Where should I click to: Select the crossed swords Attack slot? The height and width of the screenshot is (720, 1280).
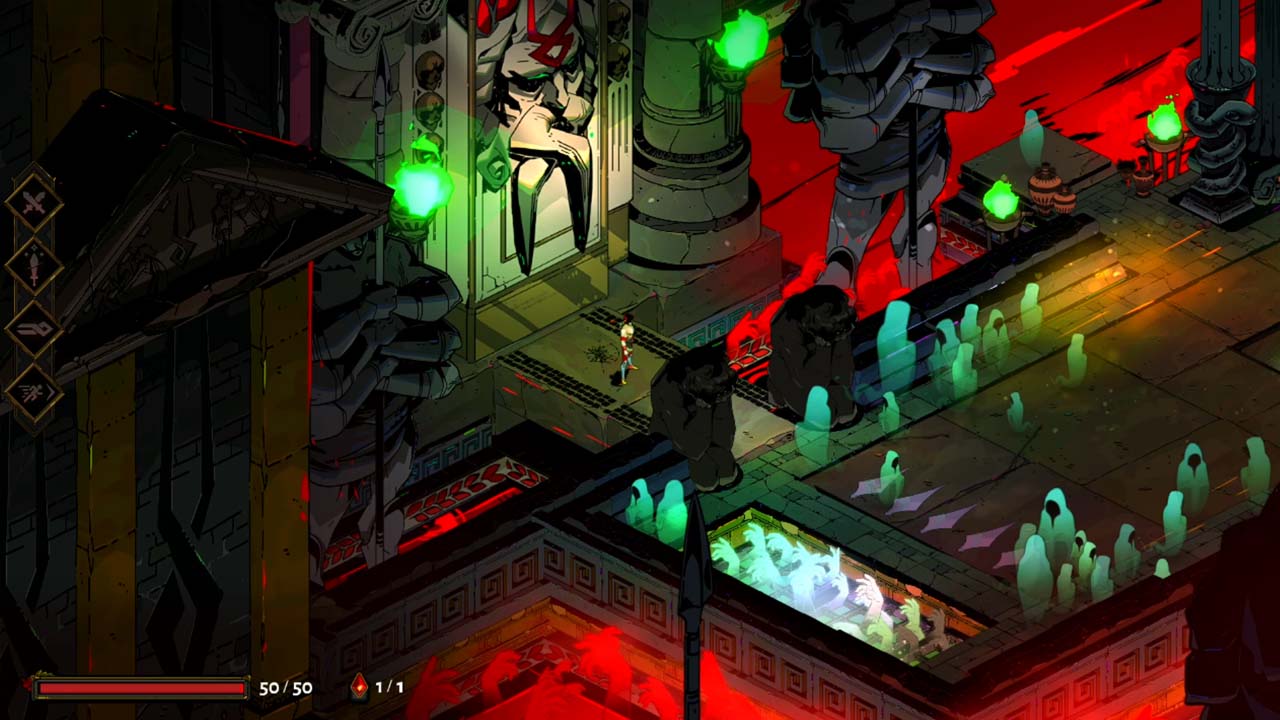(34, 204)
